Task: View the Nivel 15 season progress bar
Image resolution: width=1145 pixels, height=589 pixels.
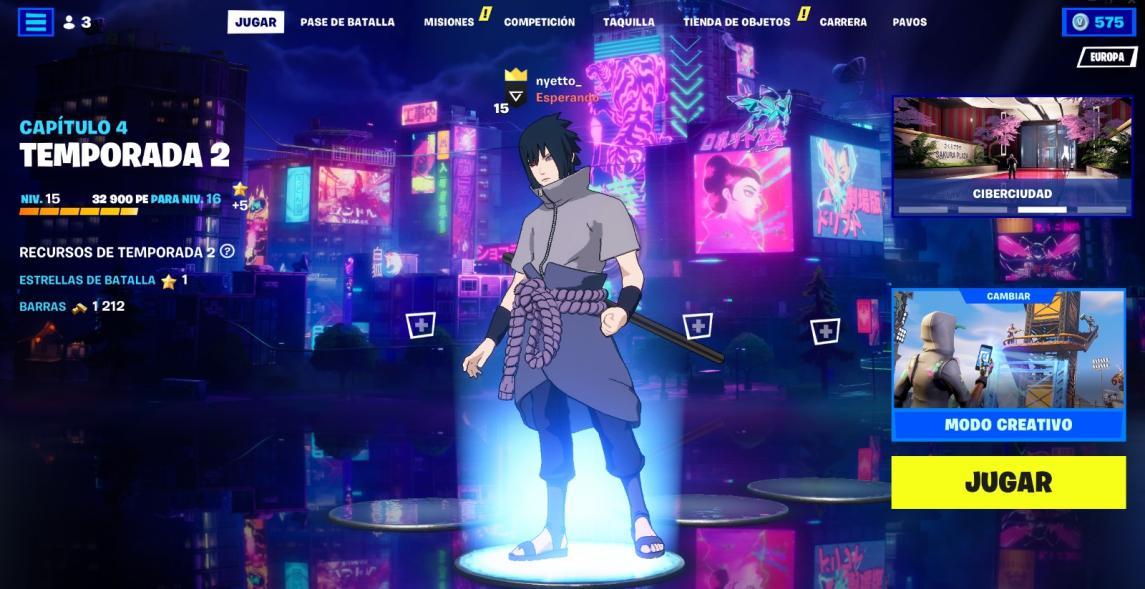Action: tap(79, 211)
